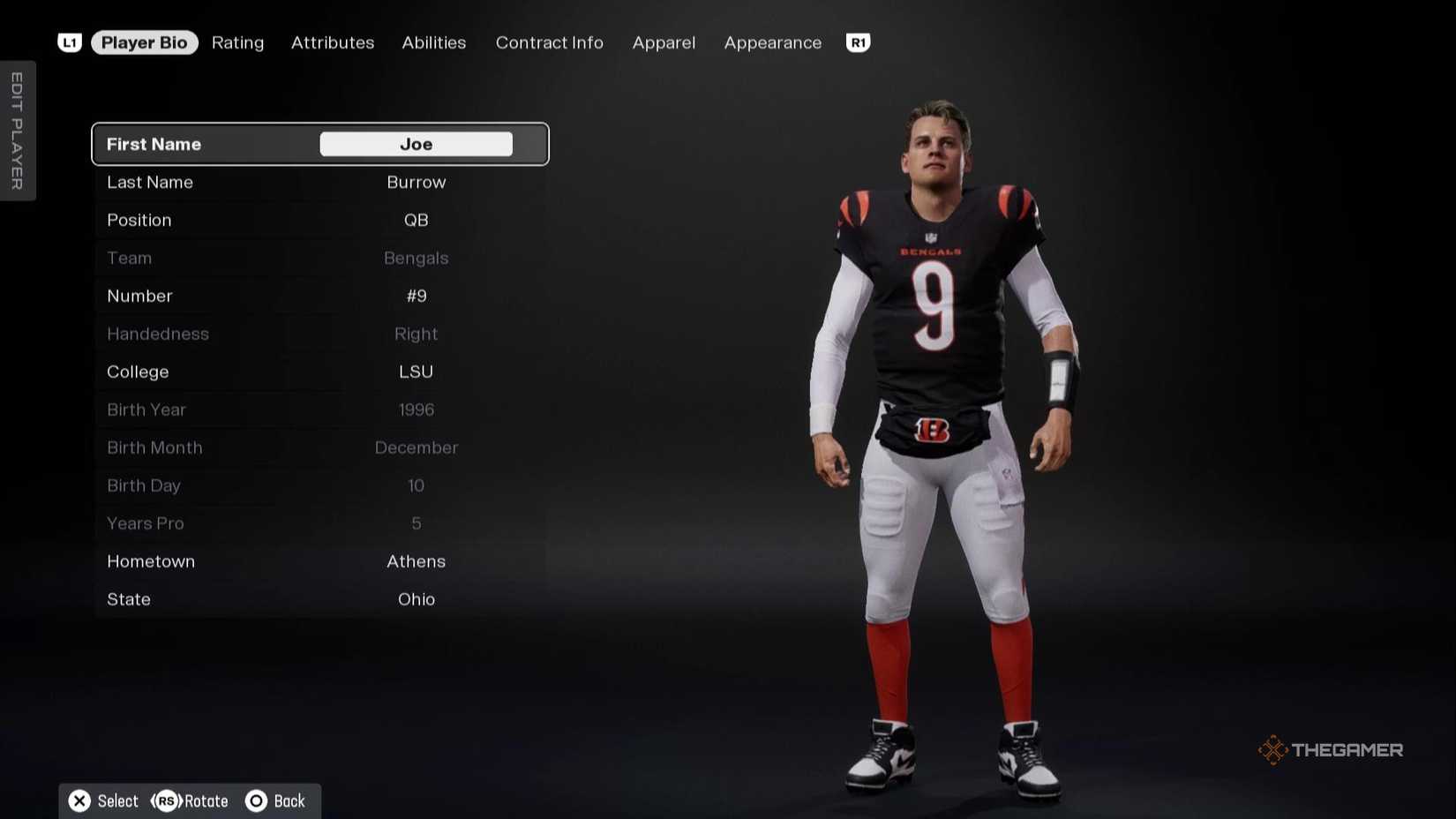Switch to the Rating tab
This screenshot has height=819, width=1456.
coord(236,42)
